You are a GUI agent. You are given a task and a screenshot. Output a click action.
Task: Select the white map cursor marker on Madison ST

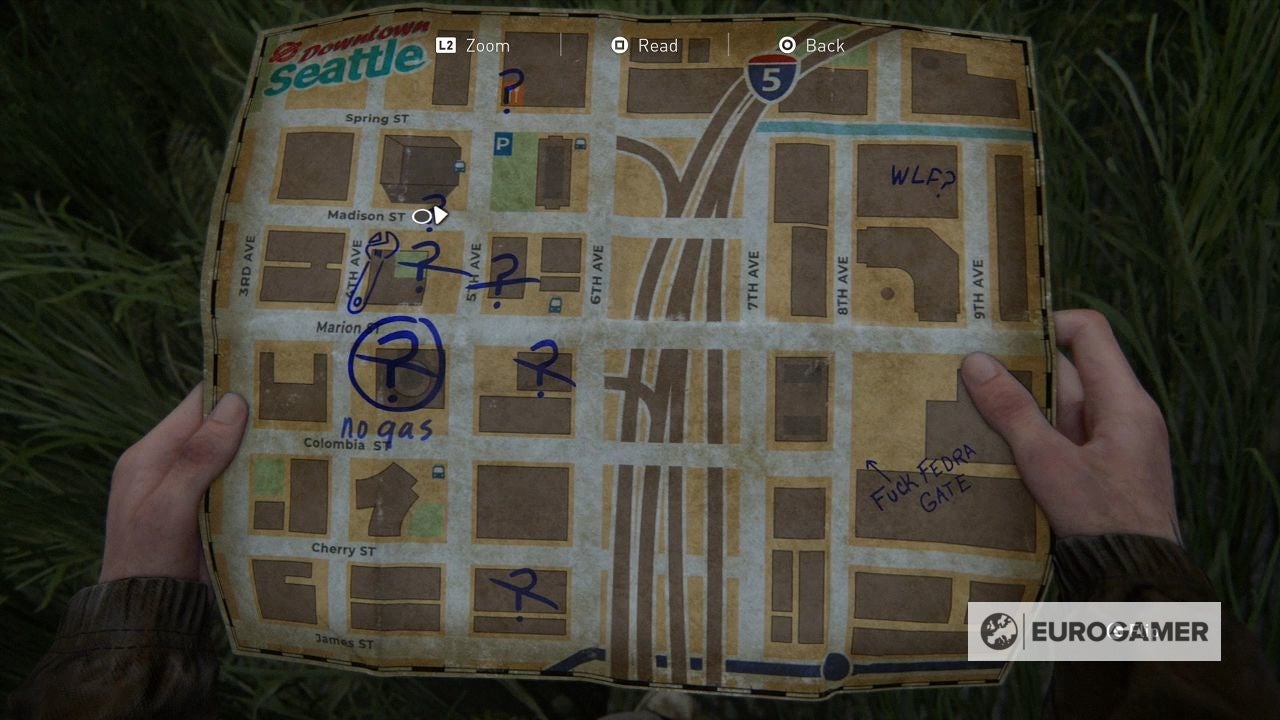tap(430, 214)
